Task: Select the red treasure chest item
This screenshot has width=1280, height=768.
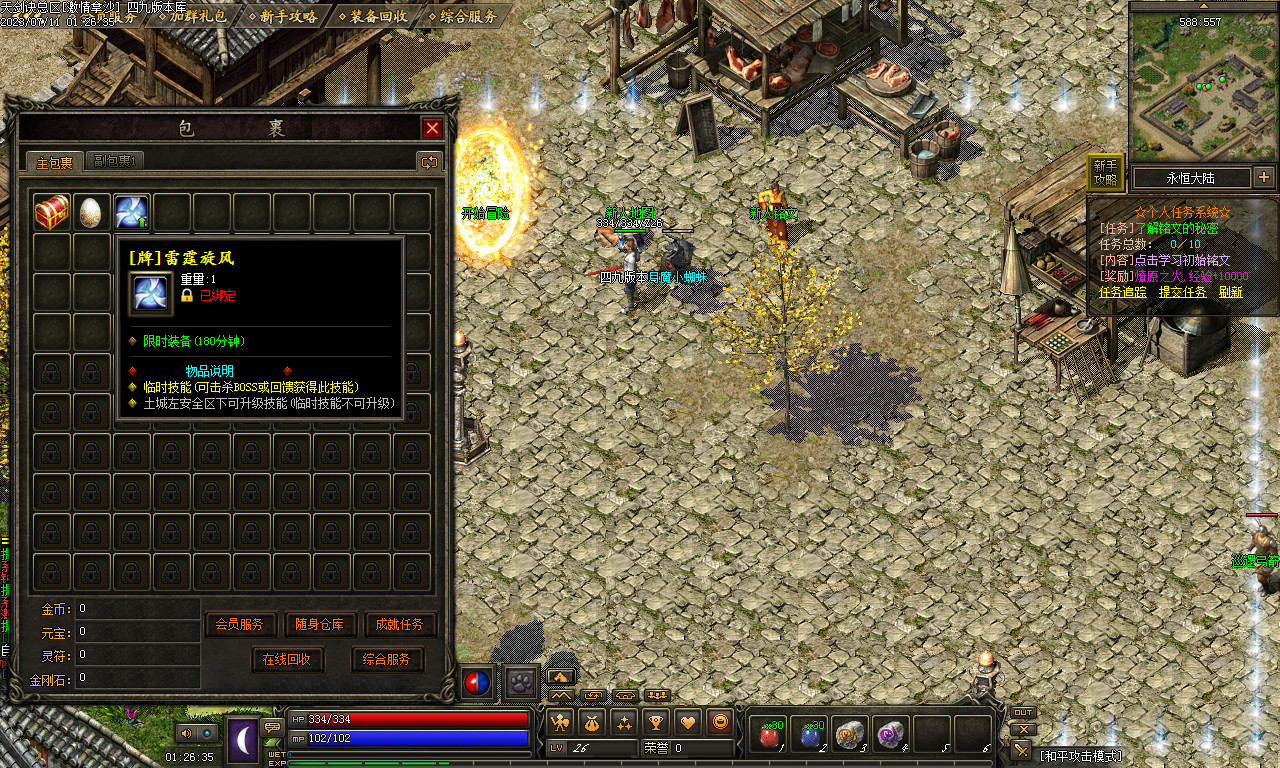Action: pyautogui.click(x=51, y=212)
